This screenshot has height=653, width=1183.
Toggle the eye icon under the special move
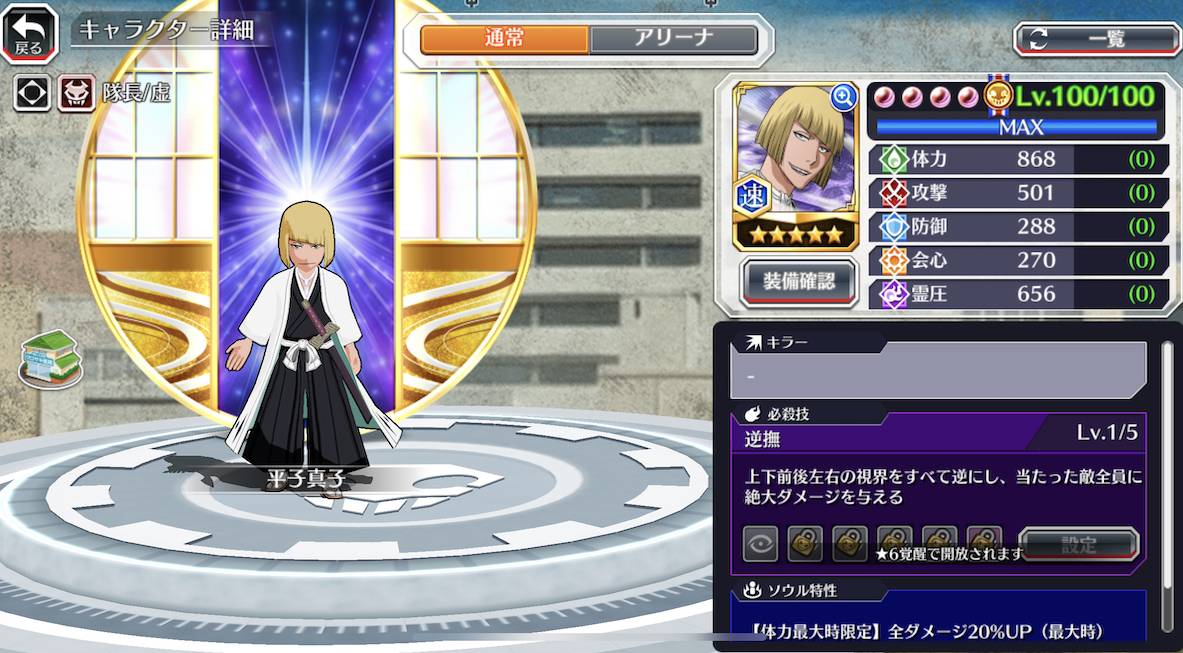(761, 544)
